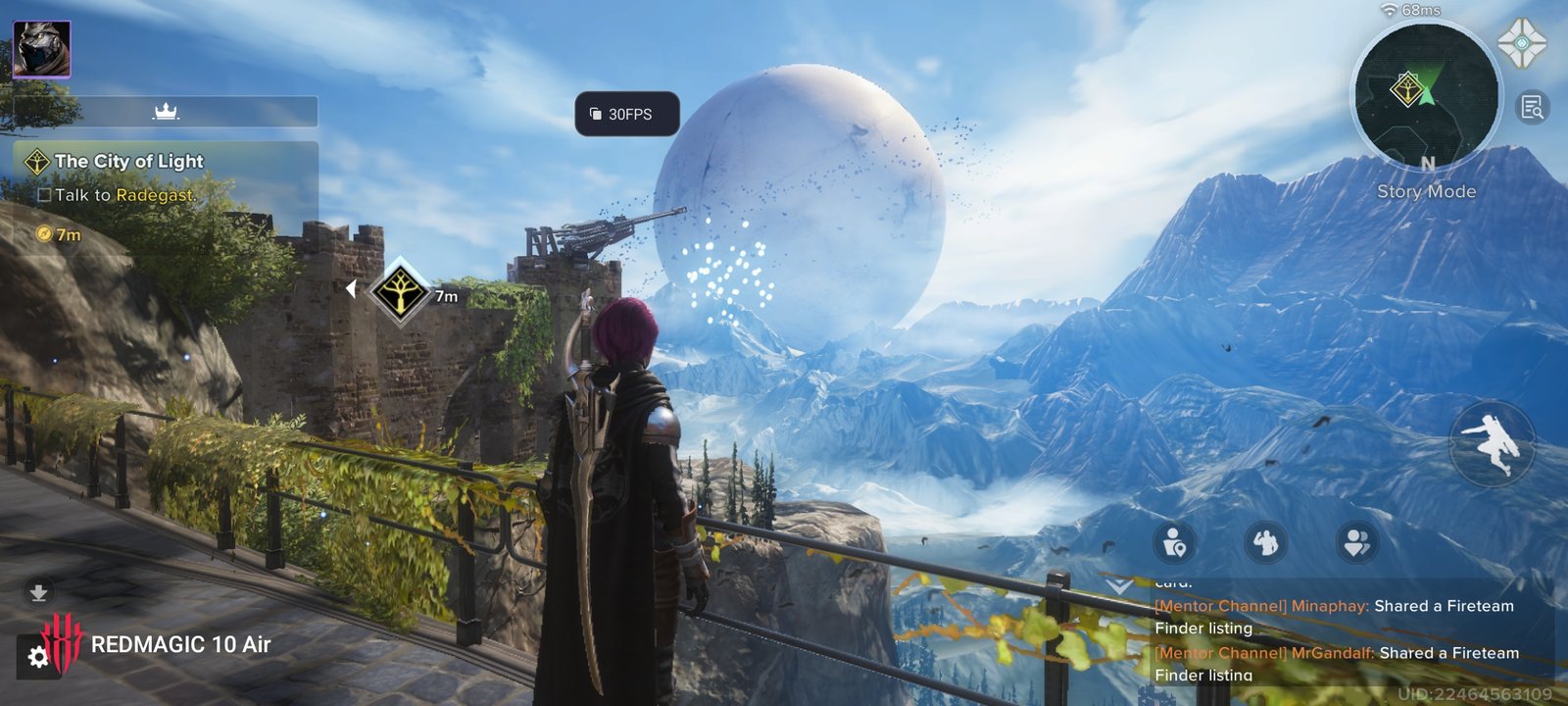Open the friends heart social icon
This screenshot has height=706, width=1568.
click(x=1356, y=541)
